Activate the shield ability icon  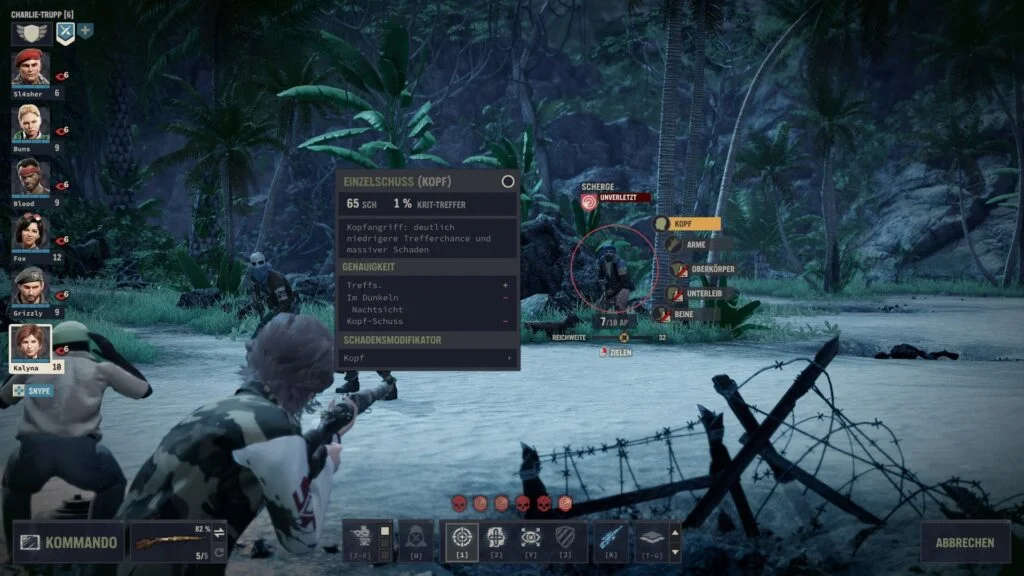[x=565, y=538]
